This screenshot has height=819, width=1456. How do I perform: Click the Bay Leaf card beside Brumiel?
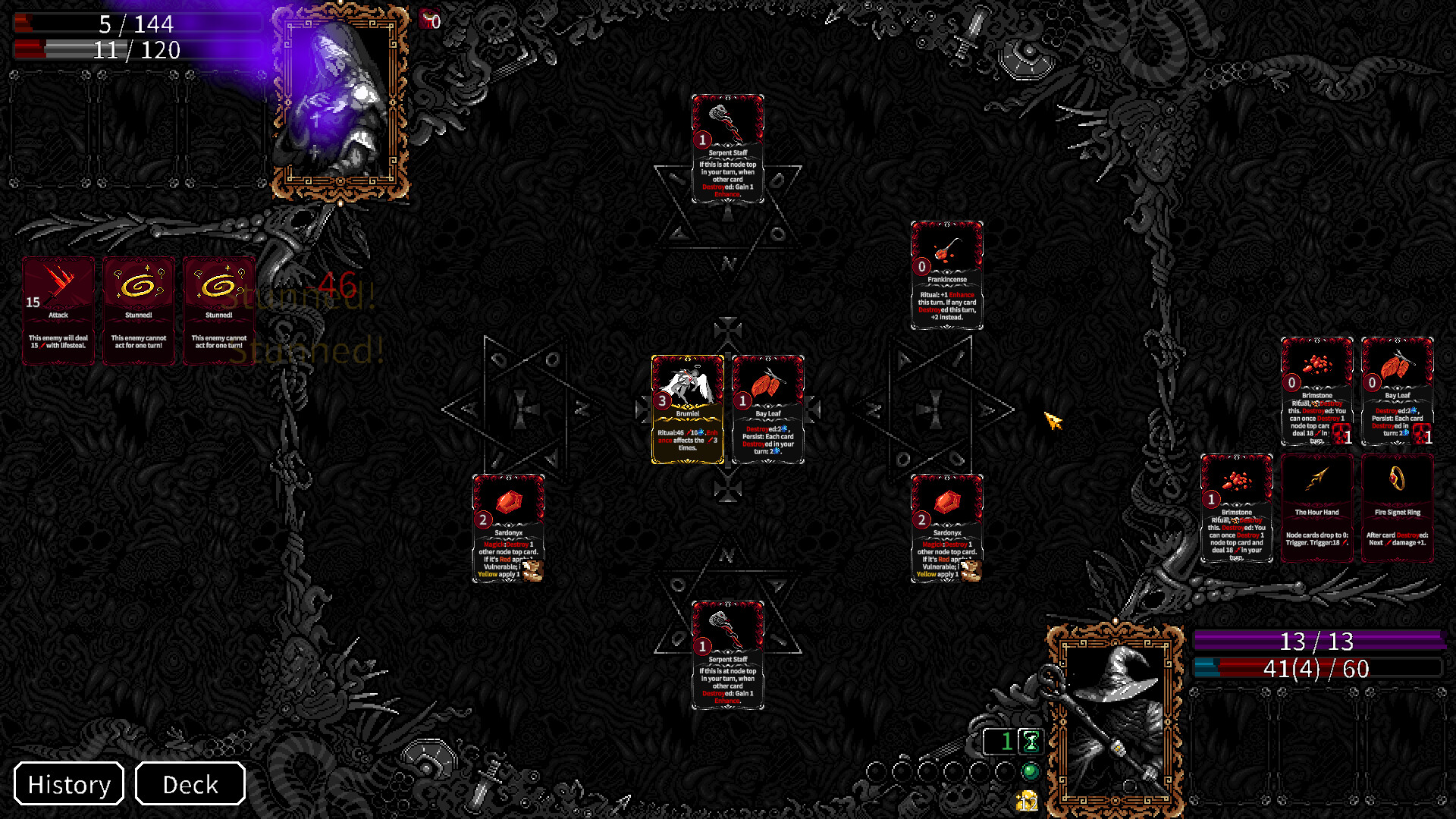tap(768, 409)
